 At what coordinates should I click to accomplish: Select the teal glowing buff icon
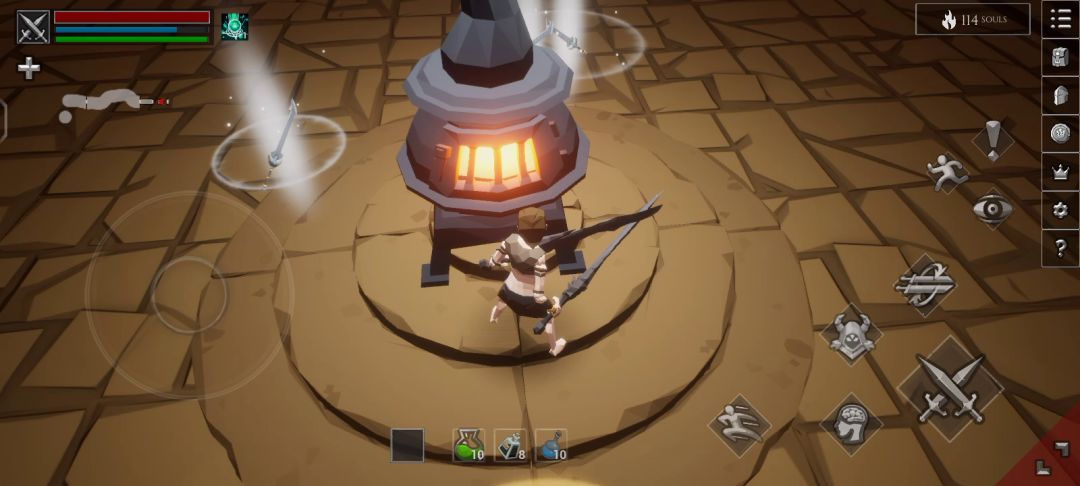point(235,27)
